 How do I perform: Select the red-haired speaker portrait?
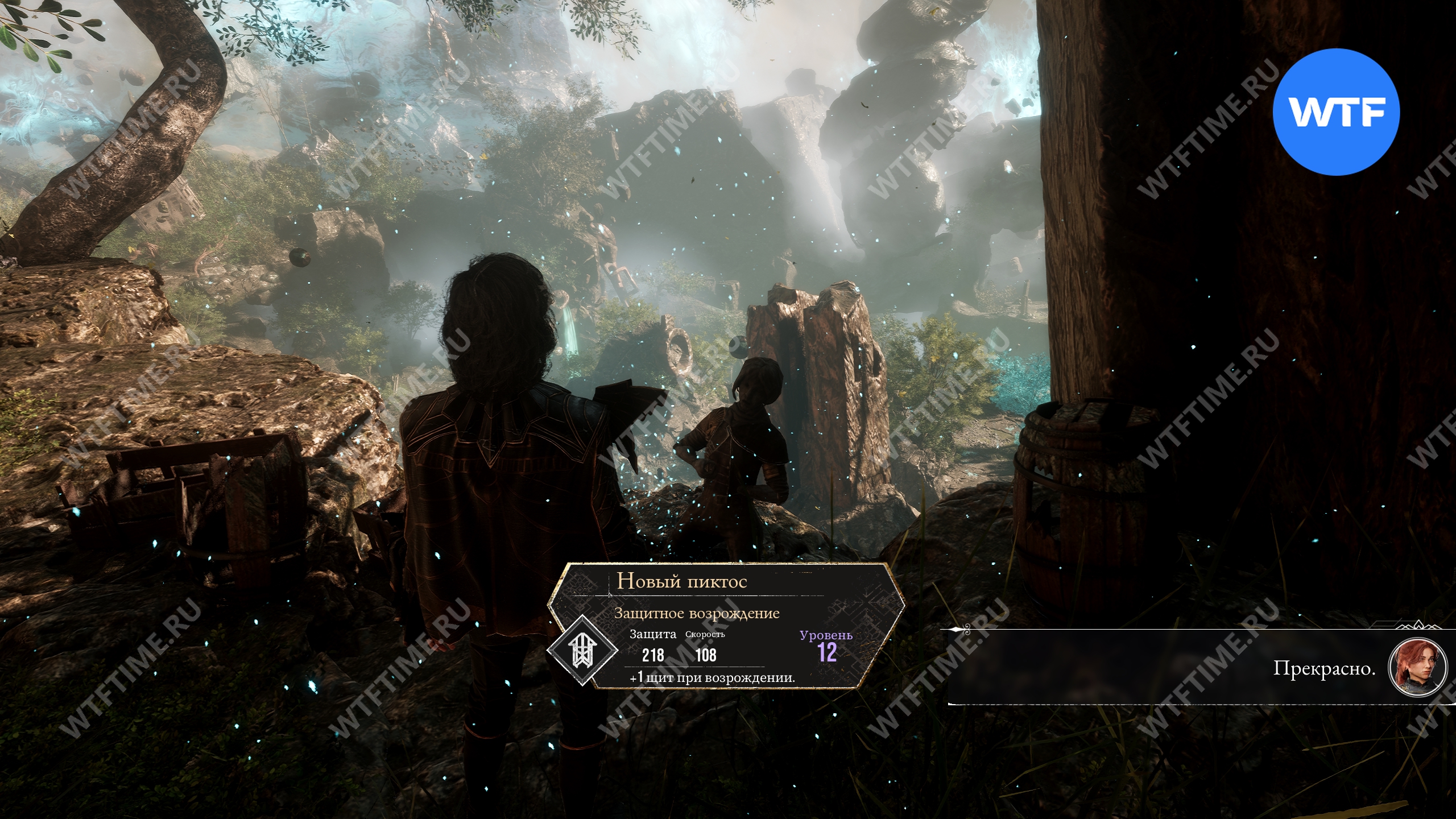[1417, 668]
